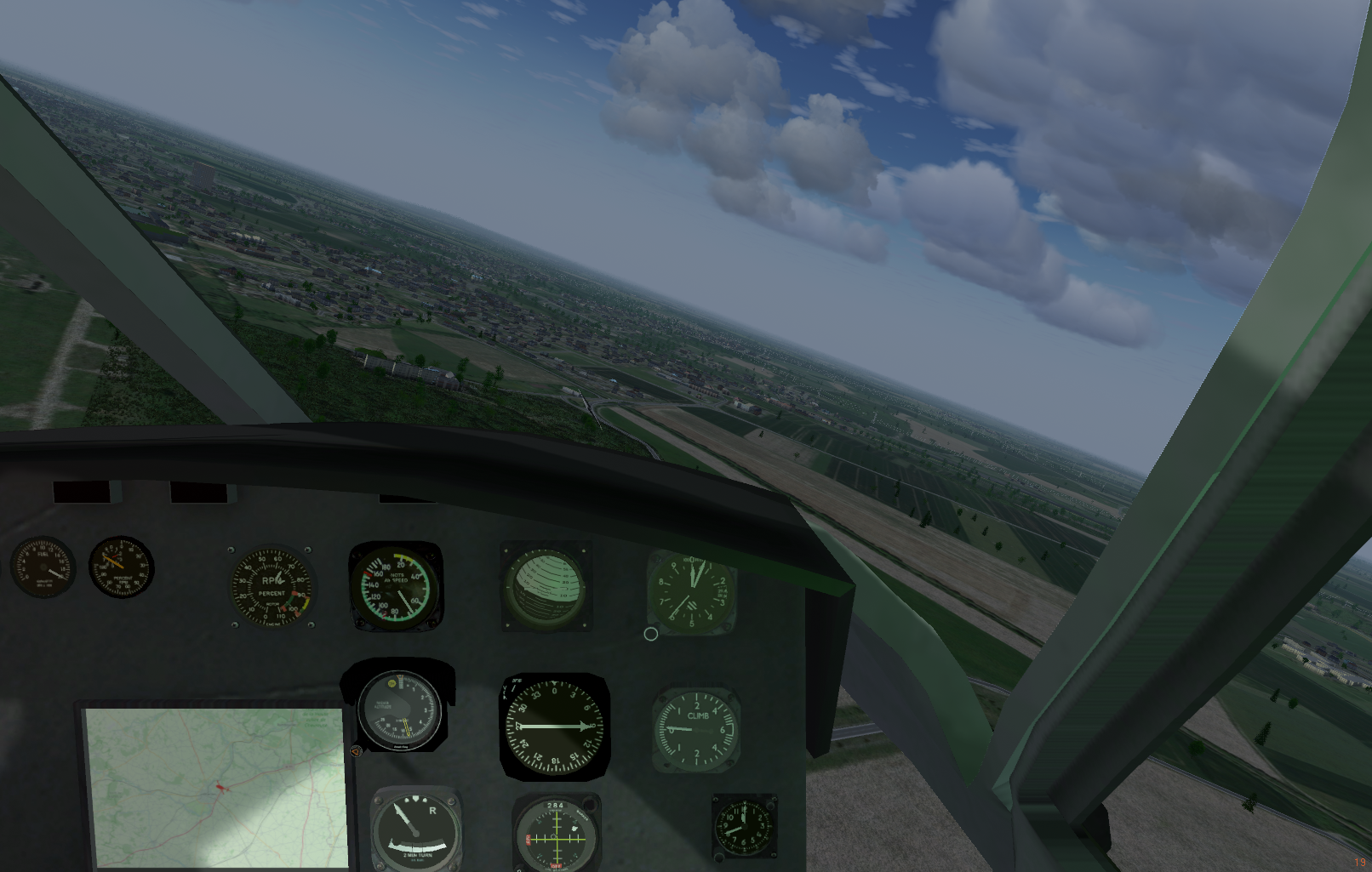
Task: Turn the radar altimeter's orange triangle knob
Action: coord(356,750)
